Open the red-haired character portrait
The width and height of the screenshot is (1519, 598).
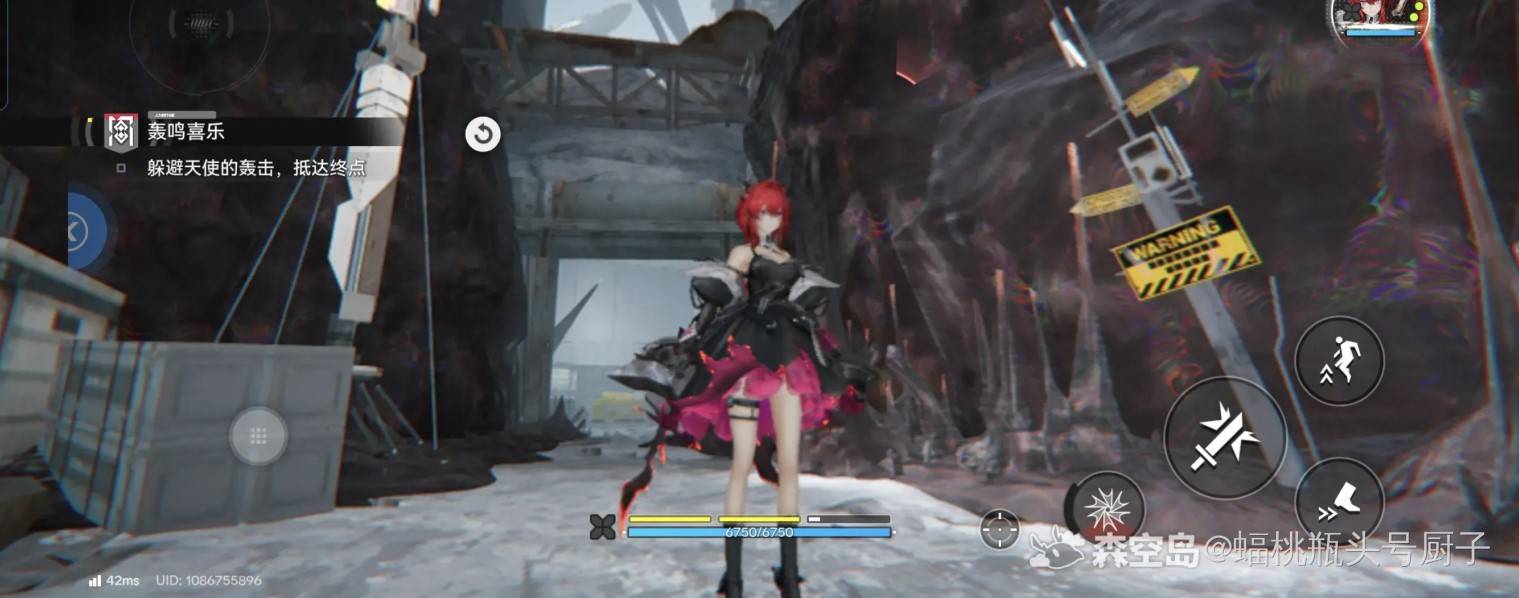point(1380,18)
